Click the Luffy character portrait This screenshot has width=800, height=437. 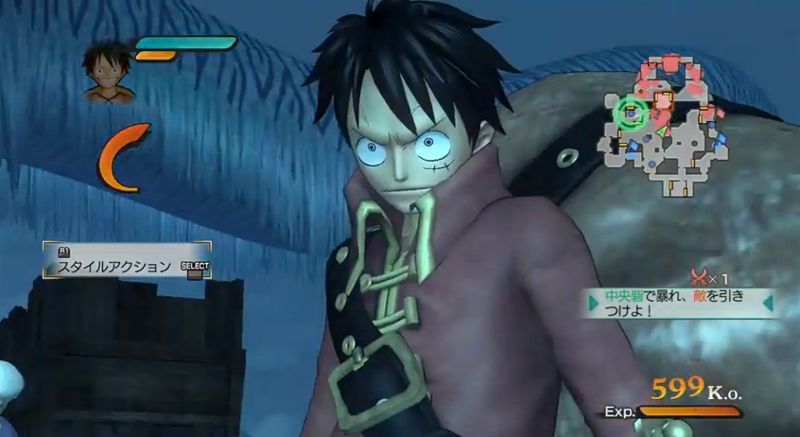click(107, 72)
